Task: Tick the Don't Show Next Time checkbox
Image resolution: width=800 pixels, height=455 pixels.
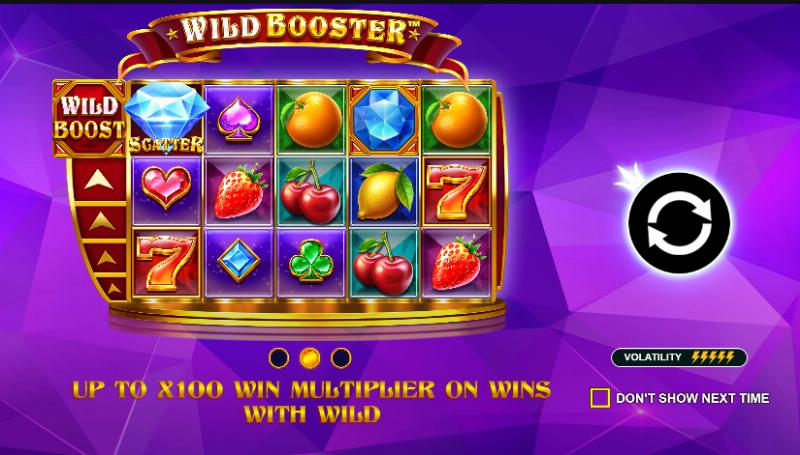Action: [x=600, y=398]
